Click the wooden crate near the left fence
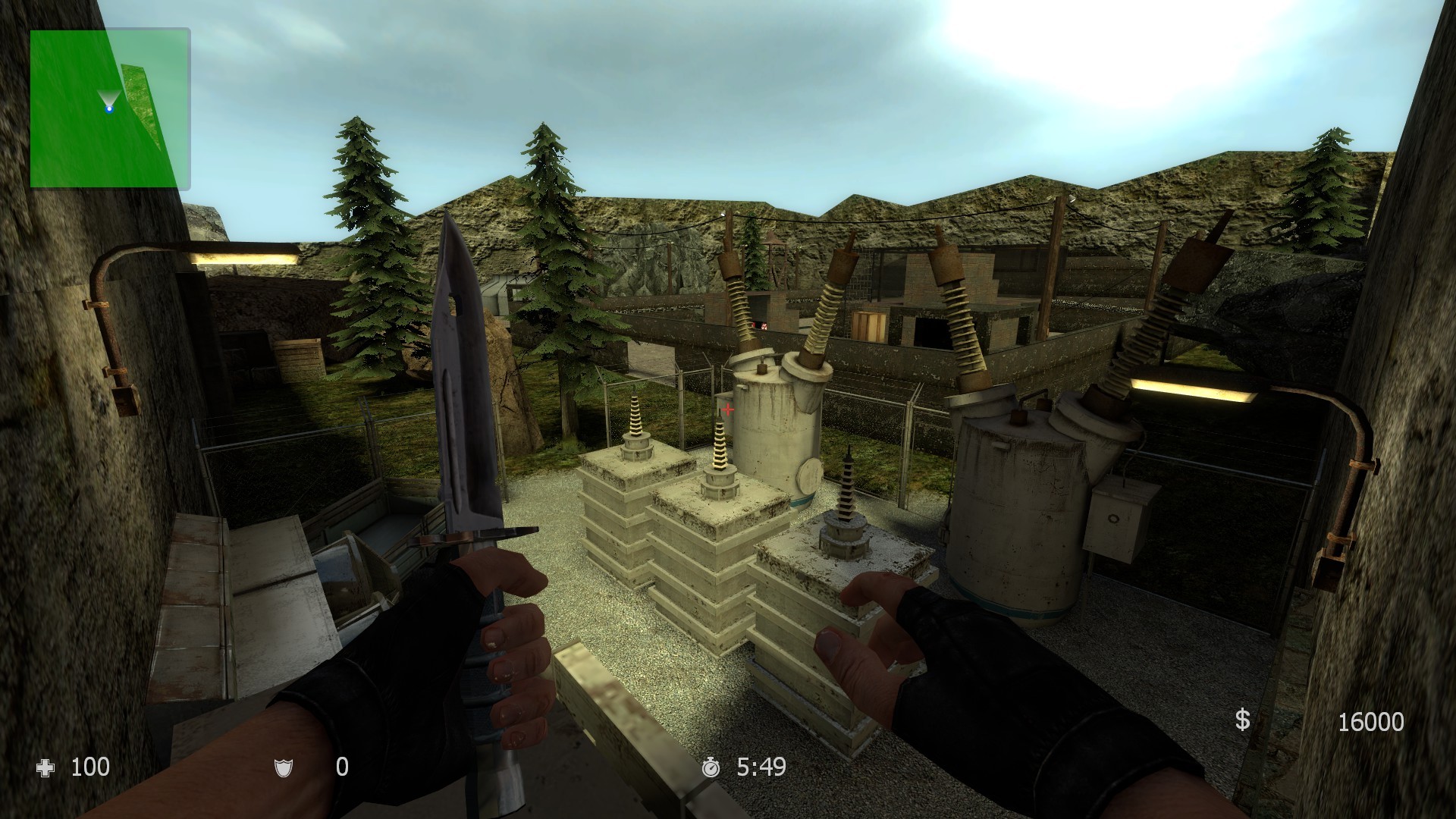Image resolution: width=1456 pixels, height=819 pixels. (300, 356)
